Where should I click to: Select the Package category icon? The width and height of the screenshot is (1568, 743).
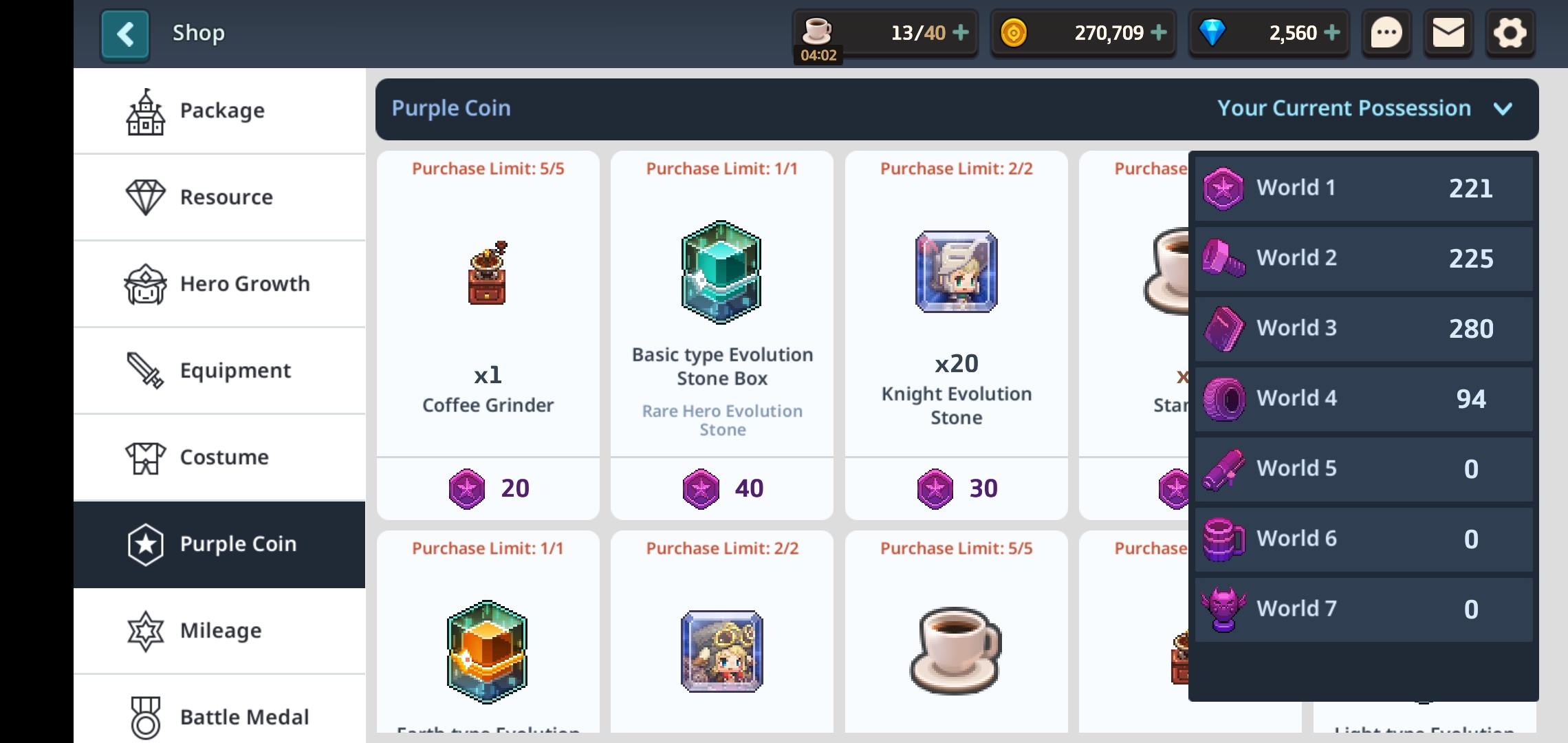click(x=144, y=110)
